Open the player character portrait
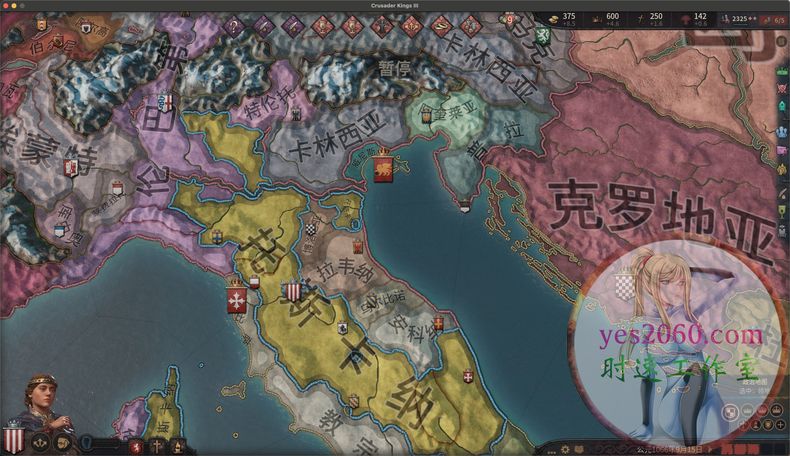The height and width of the screenshot is (456, 790). point(41,399)
